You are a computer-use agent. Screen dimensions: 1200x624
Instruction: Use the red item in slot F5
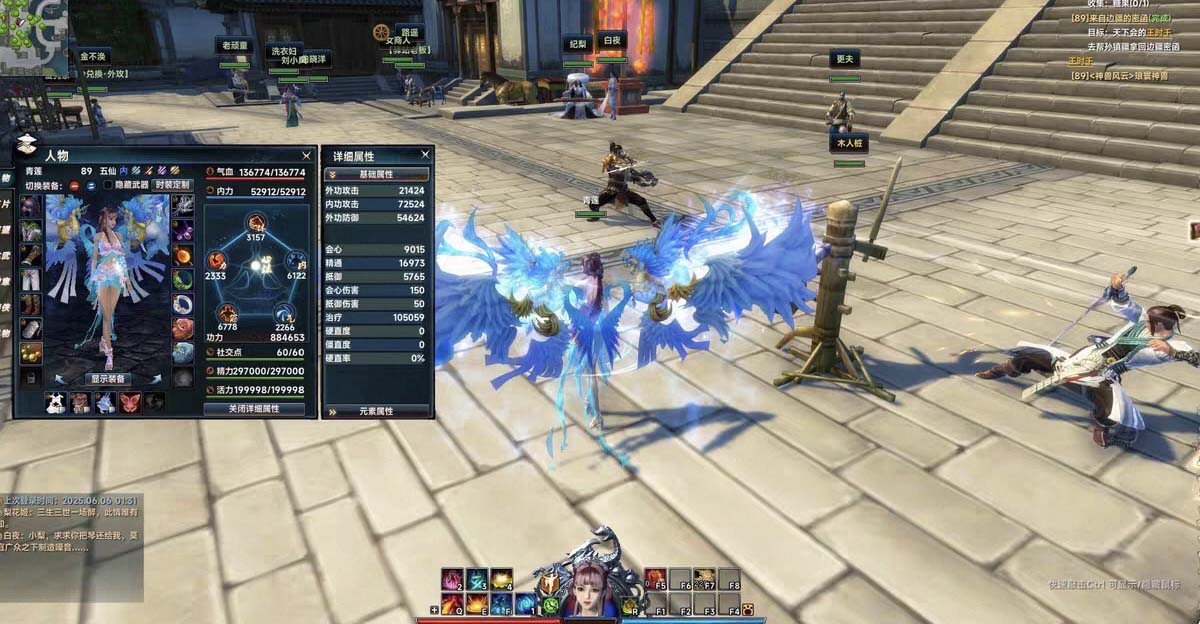click(x=657, y=579)
